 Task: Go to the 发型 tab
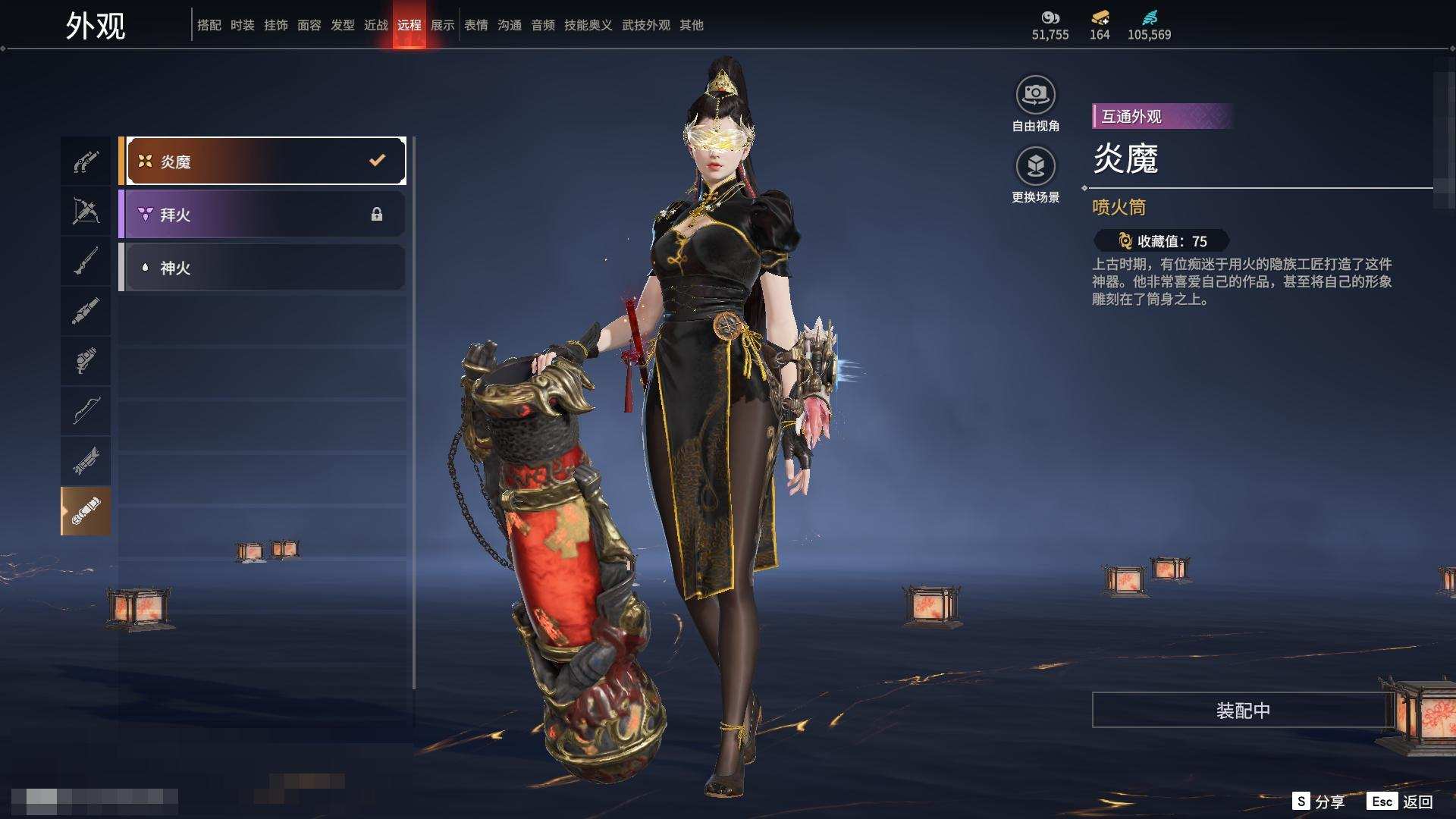coord(343,25)
